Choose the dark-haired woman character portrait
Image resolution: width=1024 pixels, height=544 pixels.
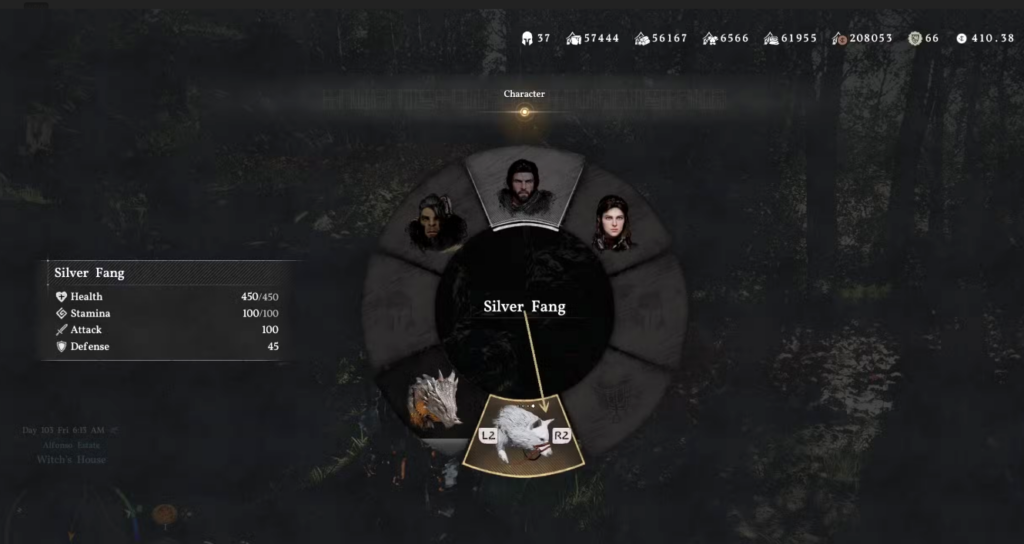pyautogui.click(x=612, y=222)
